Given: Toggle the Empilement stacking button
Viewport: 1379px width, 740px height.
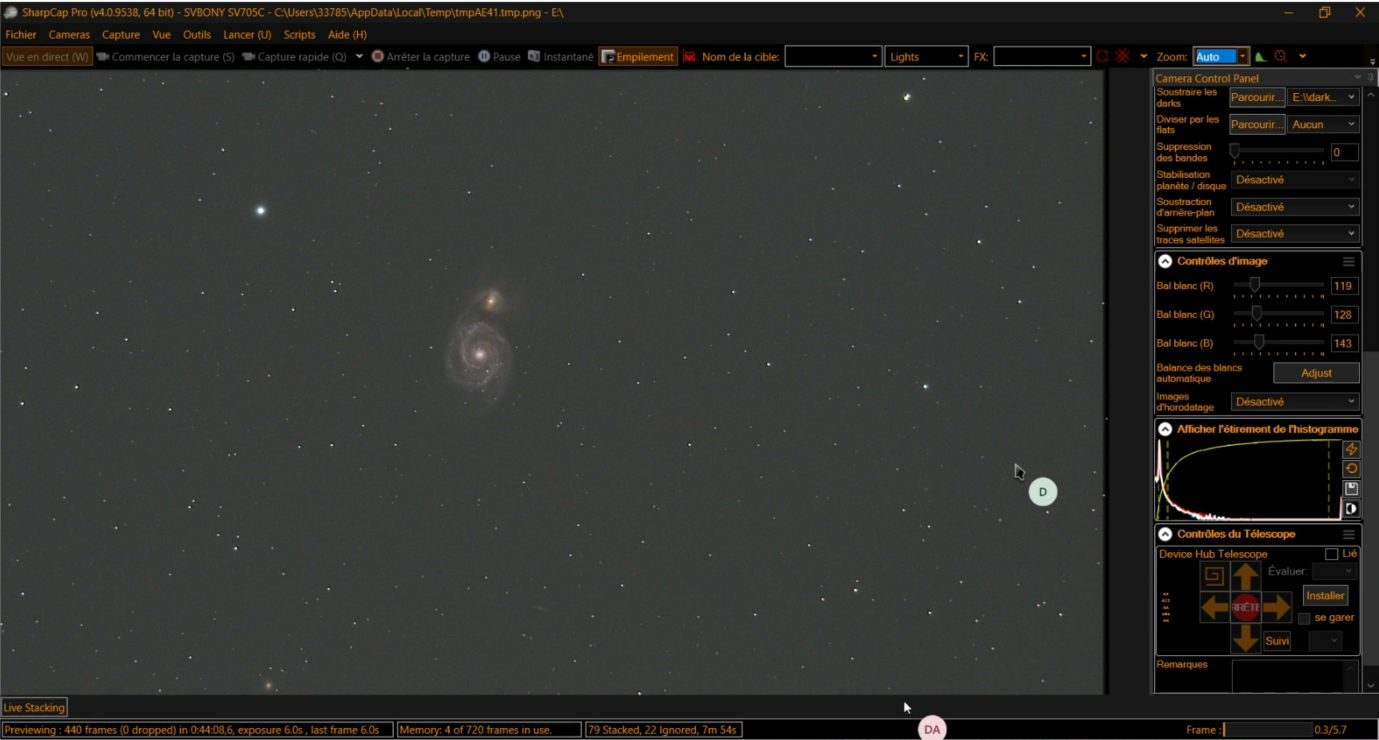Looking at the screenshot, I should (x=638, y=57).
